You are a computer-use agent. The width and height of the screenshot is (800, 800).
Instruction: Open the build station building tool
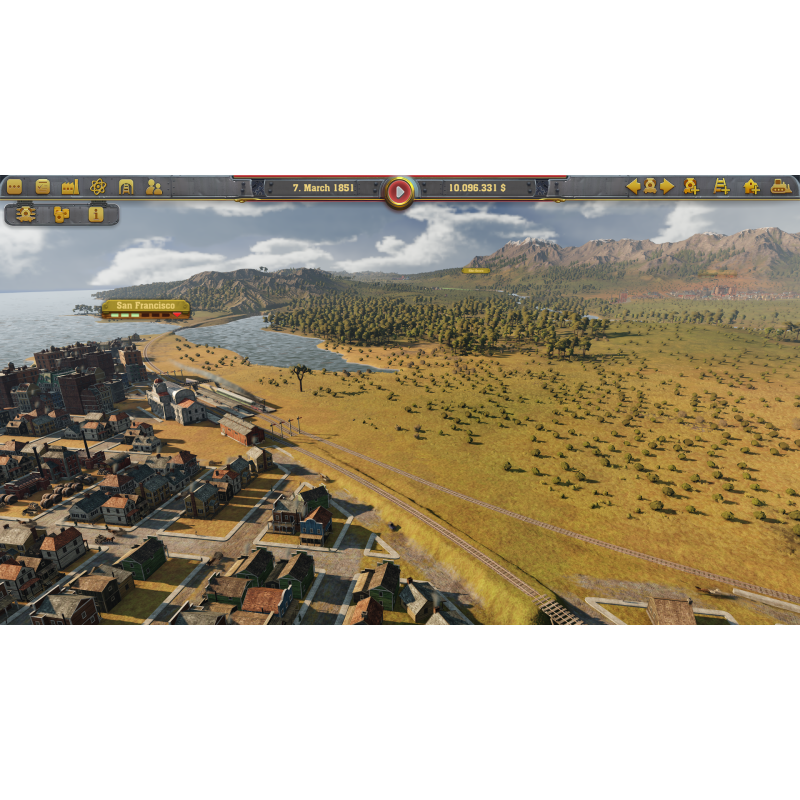[x=751, y=186]
